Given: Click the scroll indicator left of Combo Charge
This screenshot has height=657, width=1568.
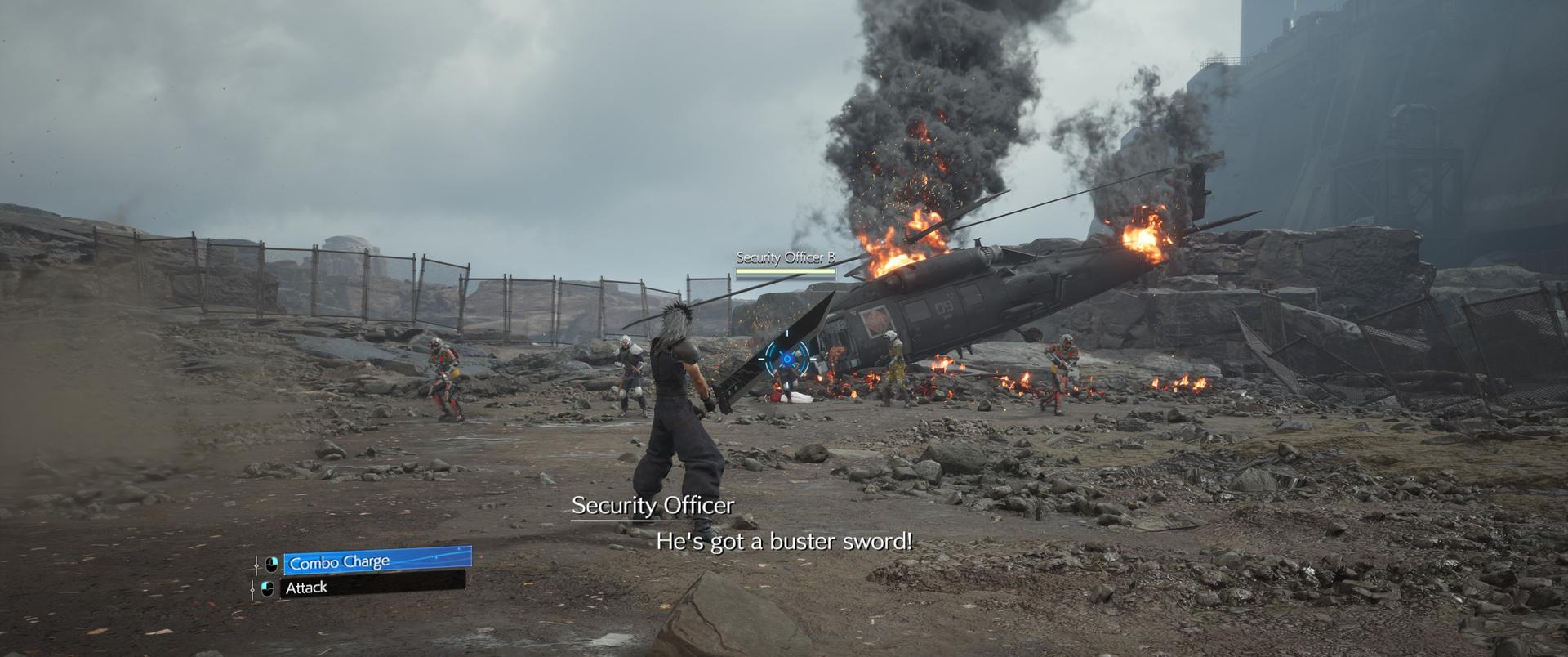Looking at the screenshot, I should tap(256, 565).
